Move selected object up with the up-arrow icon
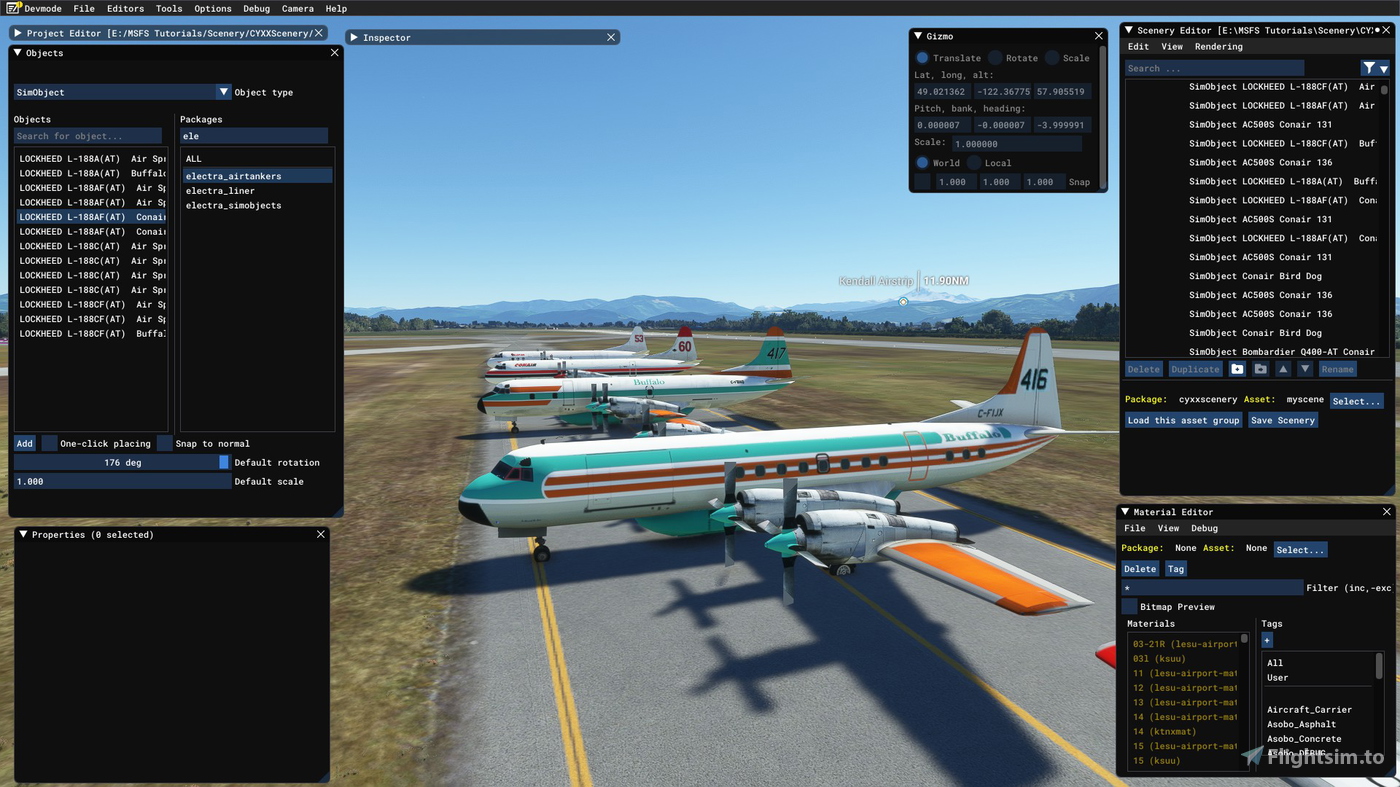This screenshot has width=1400, height=787. 1283,369
